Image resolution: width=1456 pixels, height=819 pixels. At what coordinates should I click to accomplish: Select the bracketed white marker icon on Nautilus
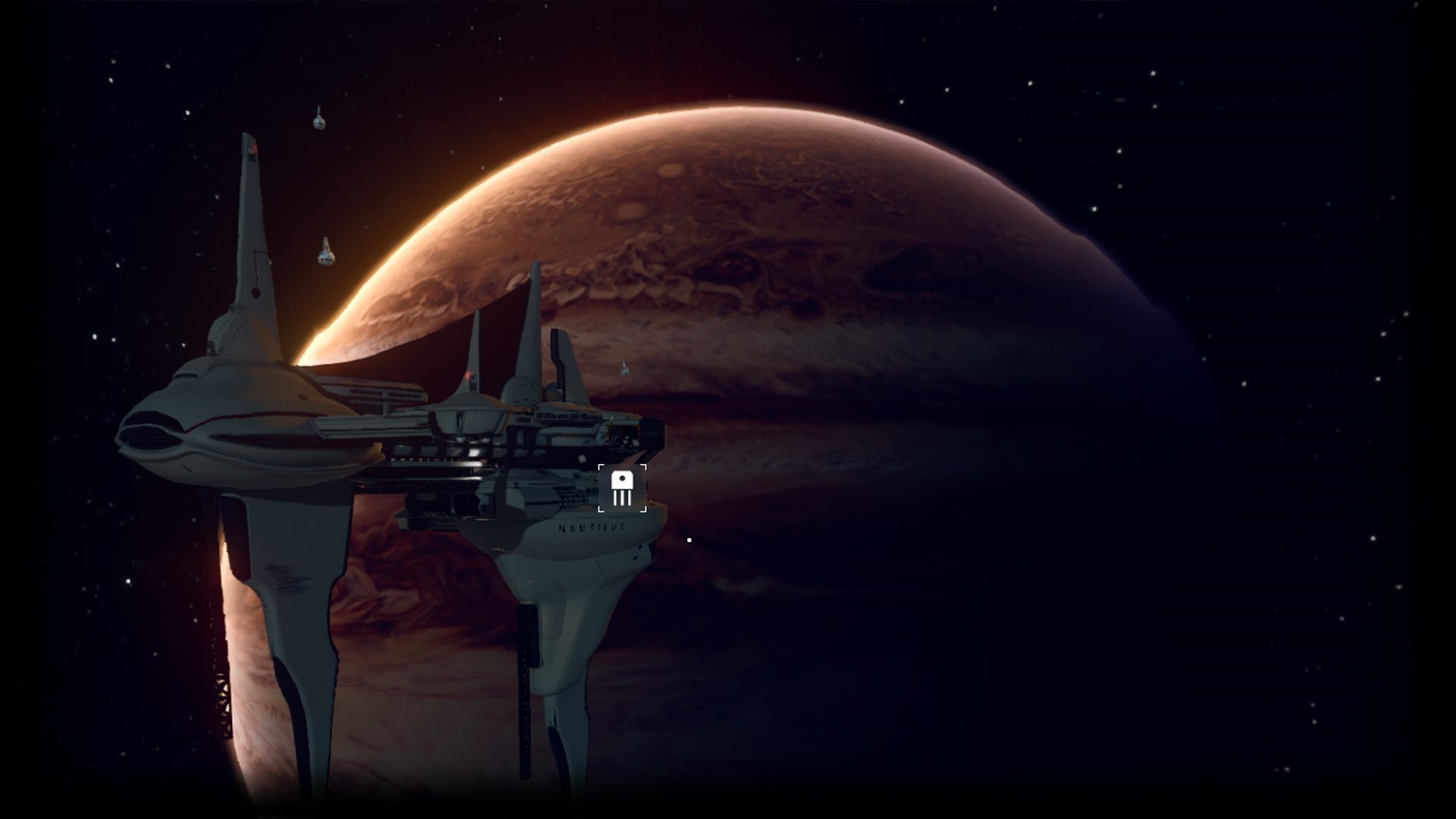point(623,488)
